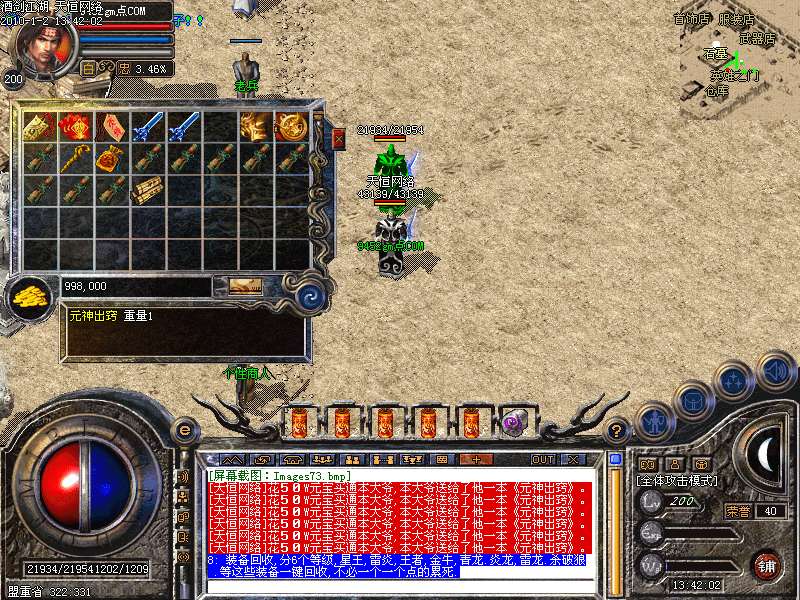
Task: Choose the red flame talisman item
Action: tap(76, 126)
